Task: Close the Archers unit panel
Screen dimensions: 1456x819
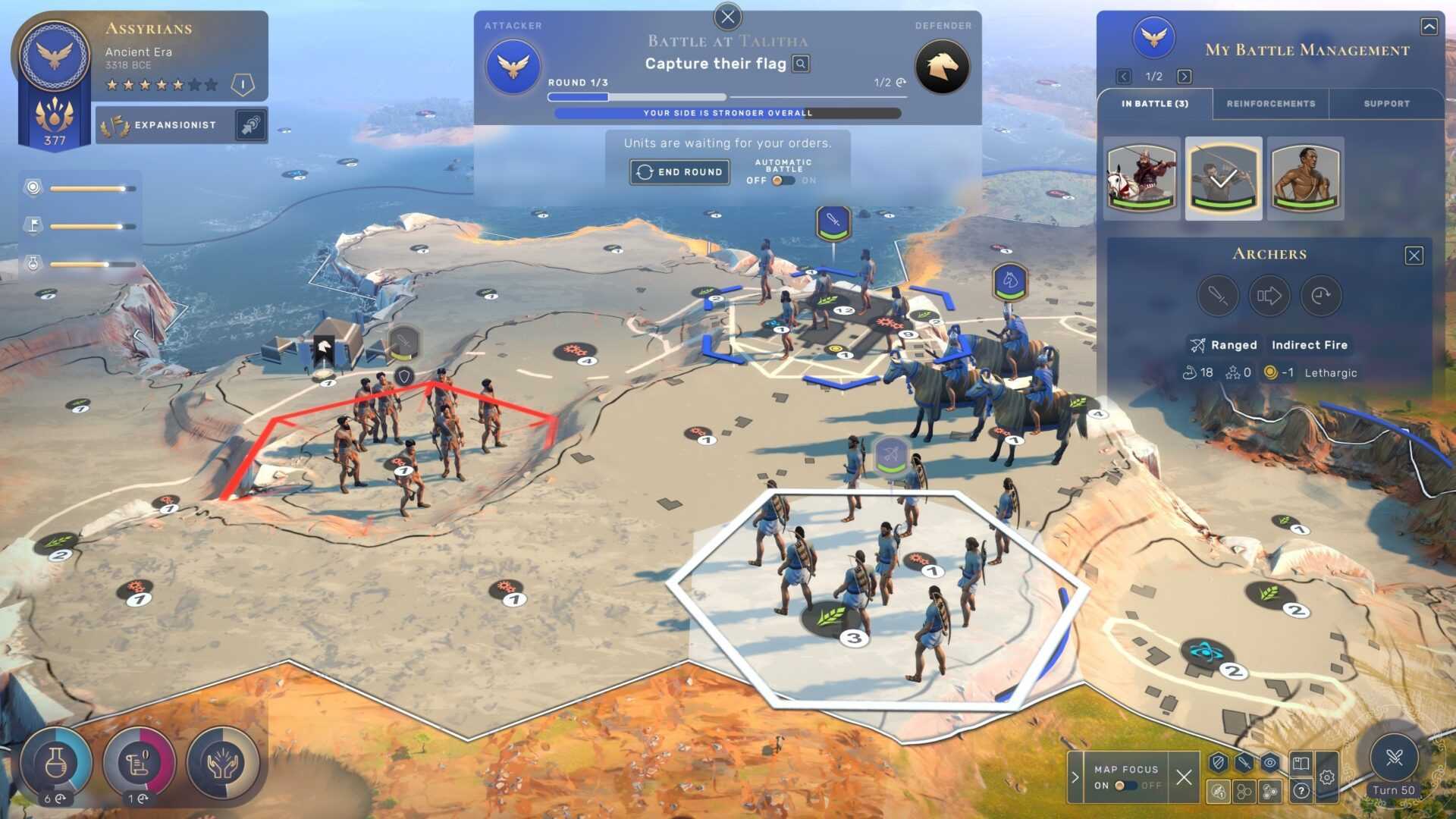Action: [x=1414, y=256]
